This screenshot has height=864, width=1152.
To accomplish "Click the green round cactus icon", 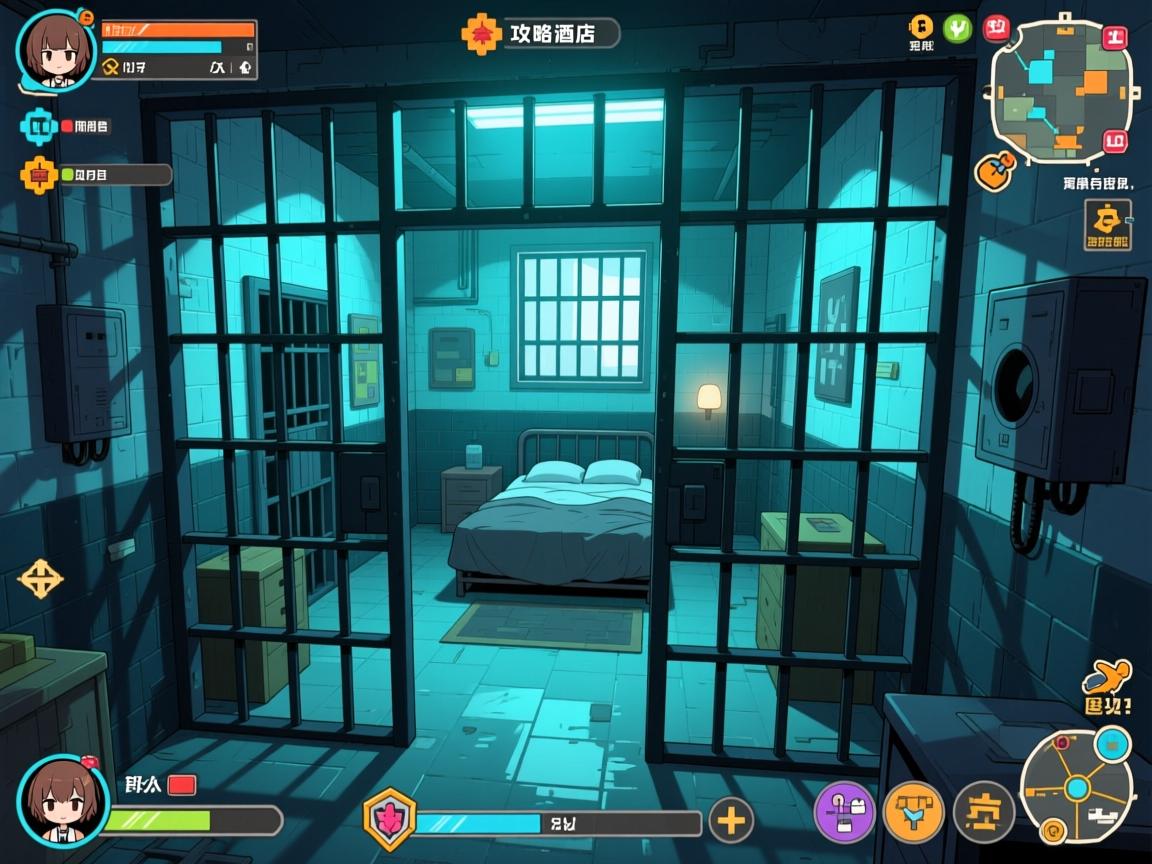I will pyautogui.click(x=957, y=27).
